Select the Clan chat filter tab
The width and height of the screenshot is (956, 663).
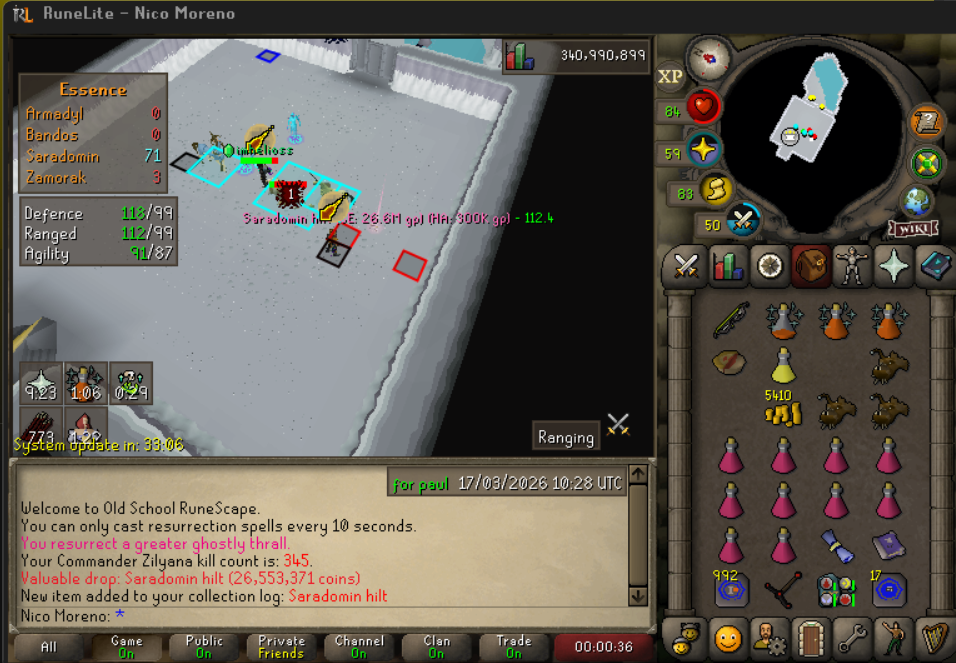(436, 647)
